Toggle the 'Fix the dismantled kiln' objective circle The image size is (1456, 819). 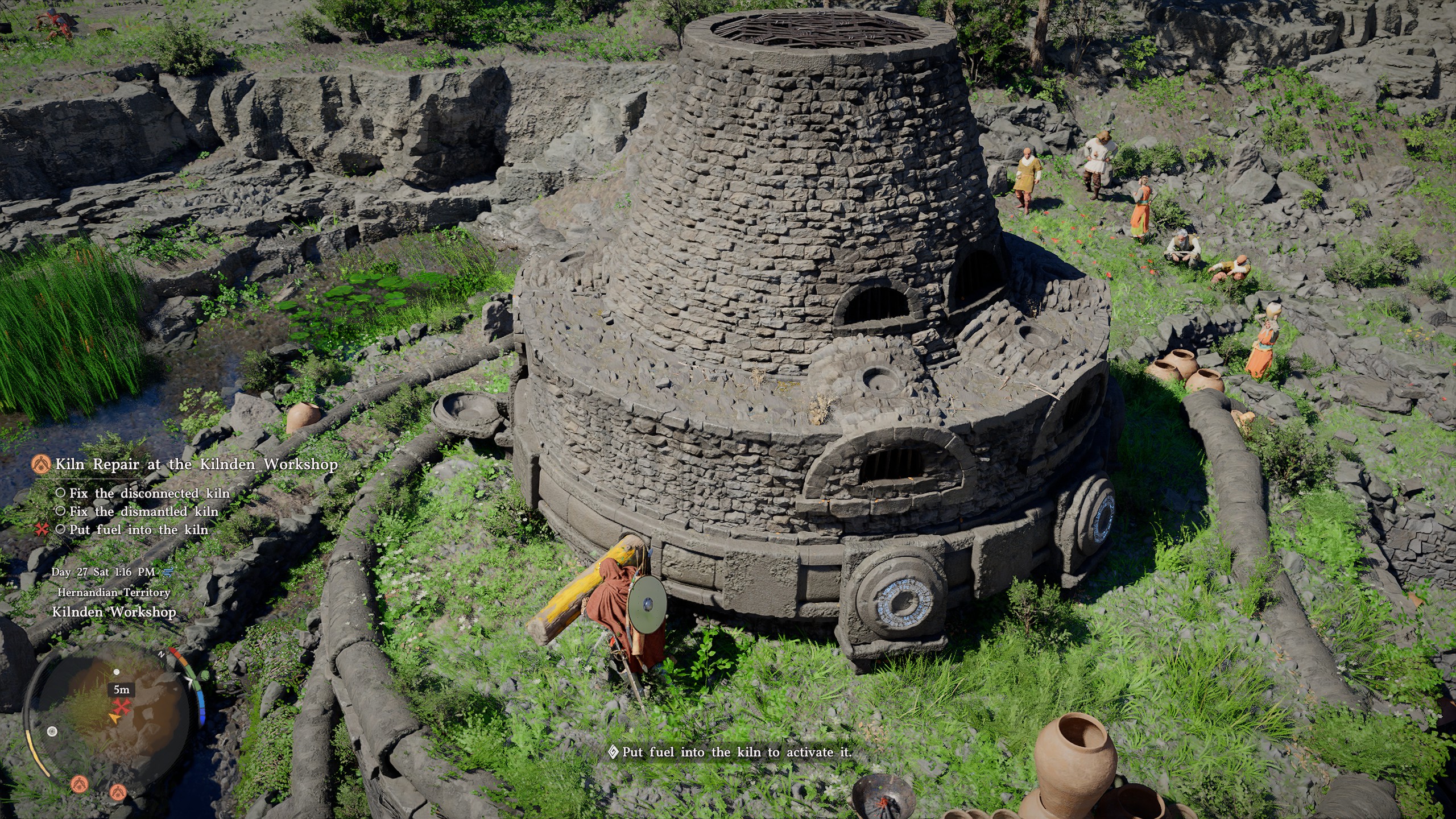(61, 512)
